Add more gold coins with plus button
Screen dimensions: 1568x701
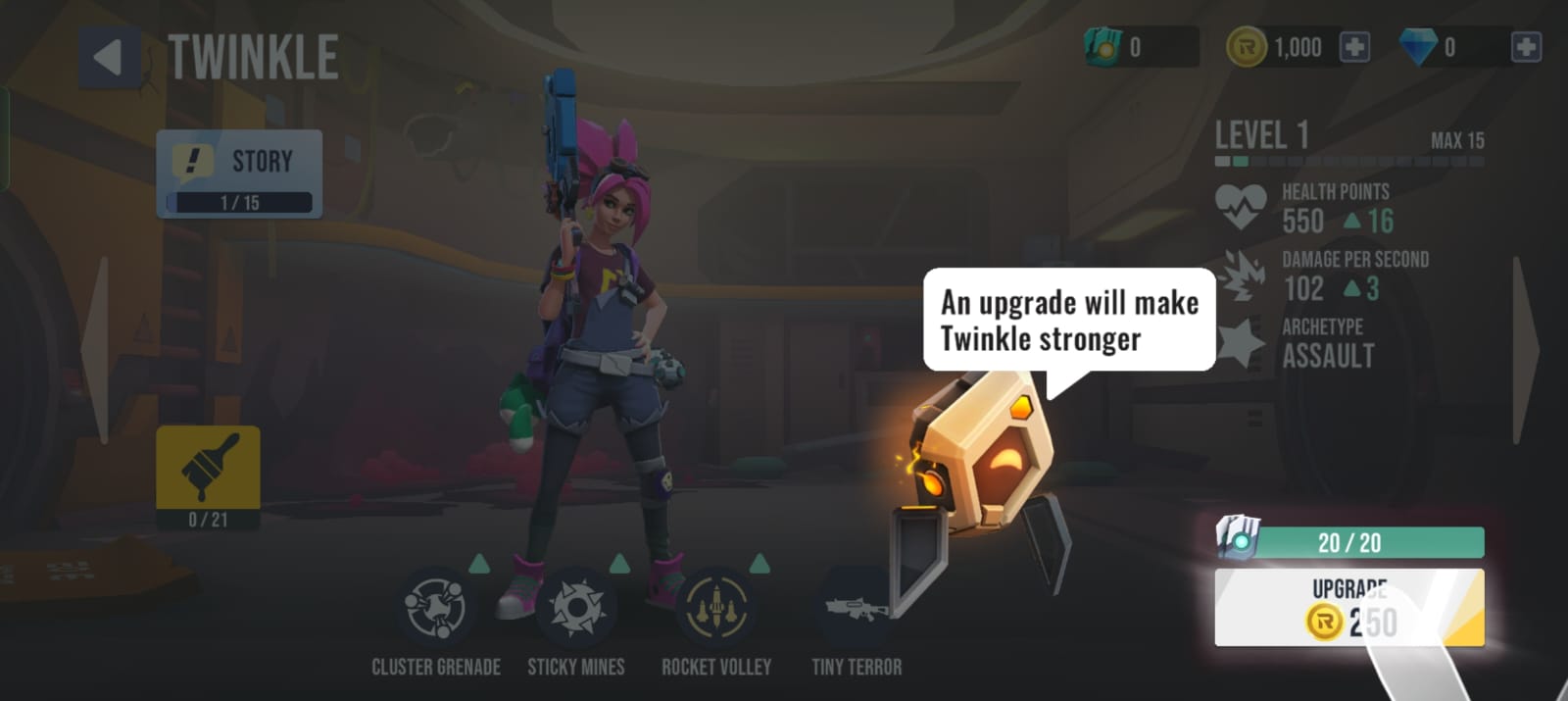(x=1354, y=47)
